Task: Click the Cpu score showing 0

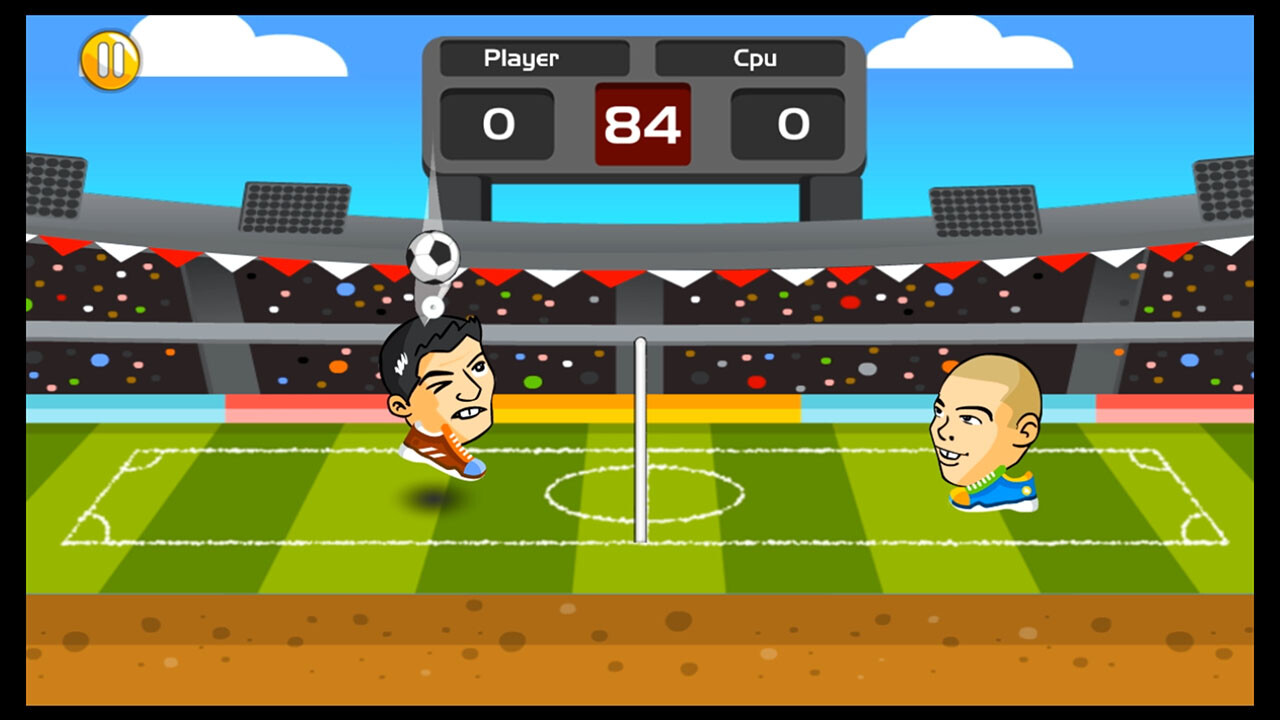Action: coord(791,124)
